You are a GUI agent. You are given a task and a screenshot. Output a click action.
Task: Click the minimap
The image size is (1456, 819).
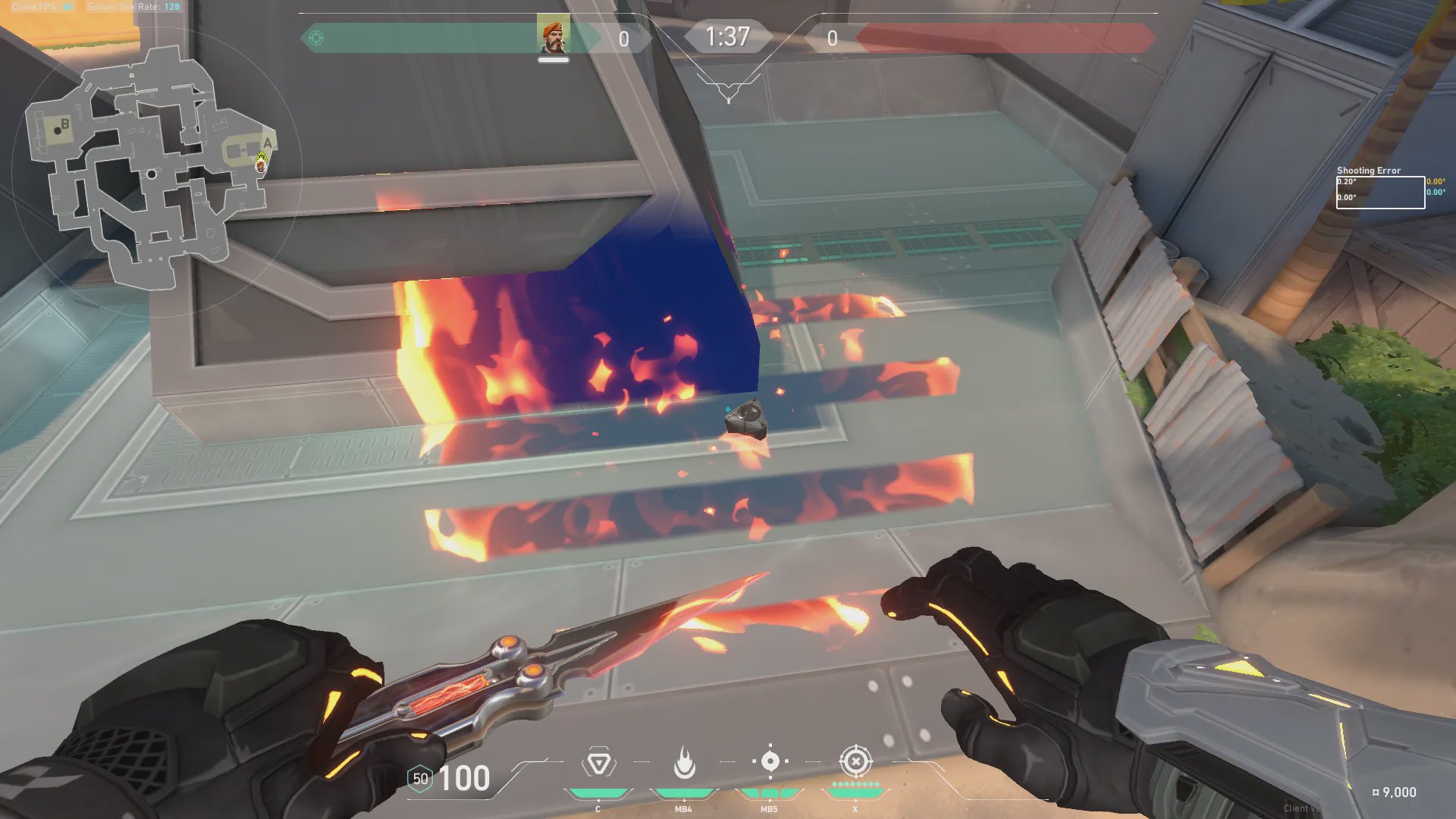(152, 168)
